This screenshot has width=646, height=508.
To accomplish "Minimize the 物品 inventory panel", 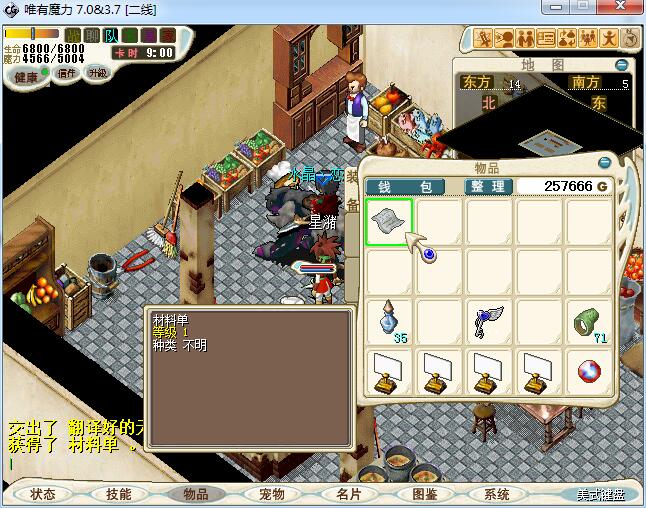I will (x=604, y=162).
